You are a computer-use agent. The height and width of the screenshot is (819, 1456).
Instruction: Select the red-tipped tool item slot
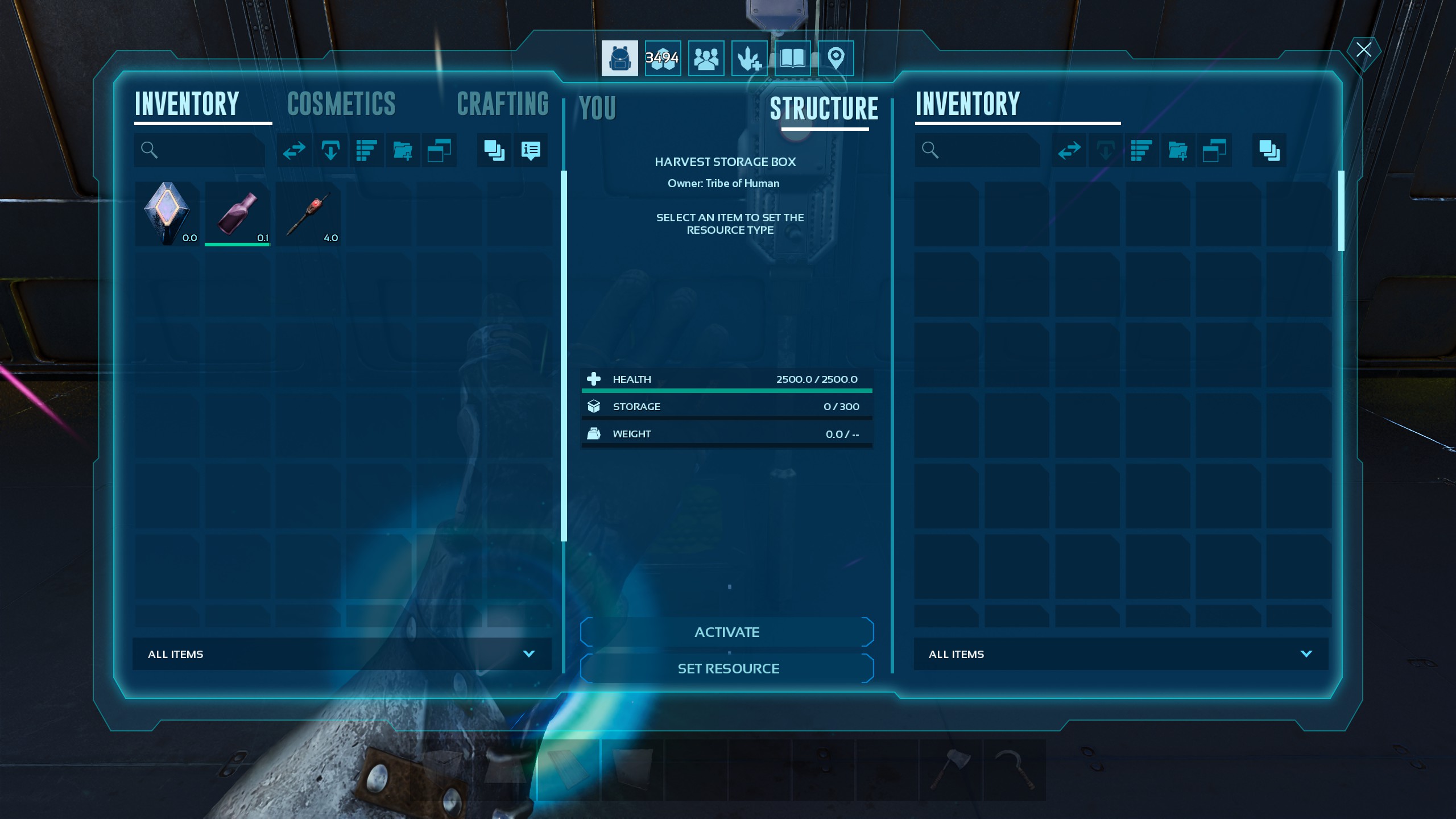pyautogui.click(x=308, y=214)
